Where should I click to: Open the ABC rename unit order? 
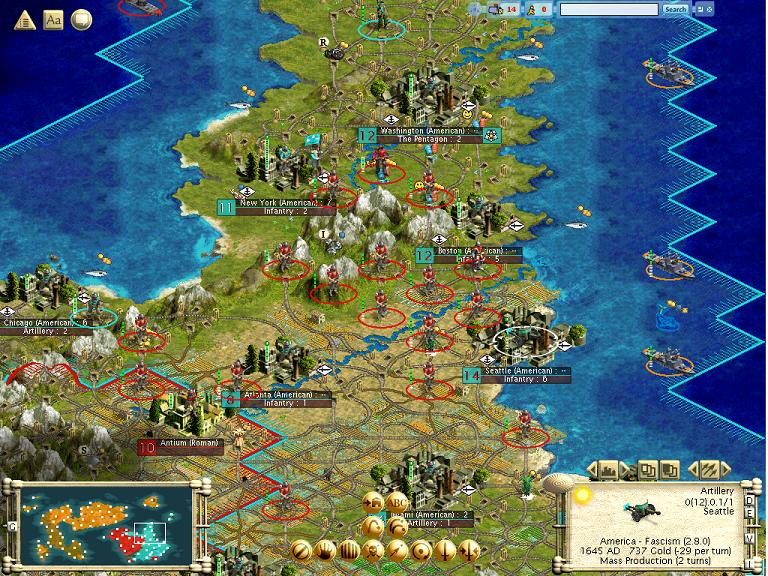tap(399, 503)
